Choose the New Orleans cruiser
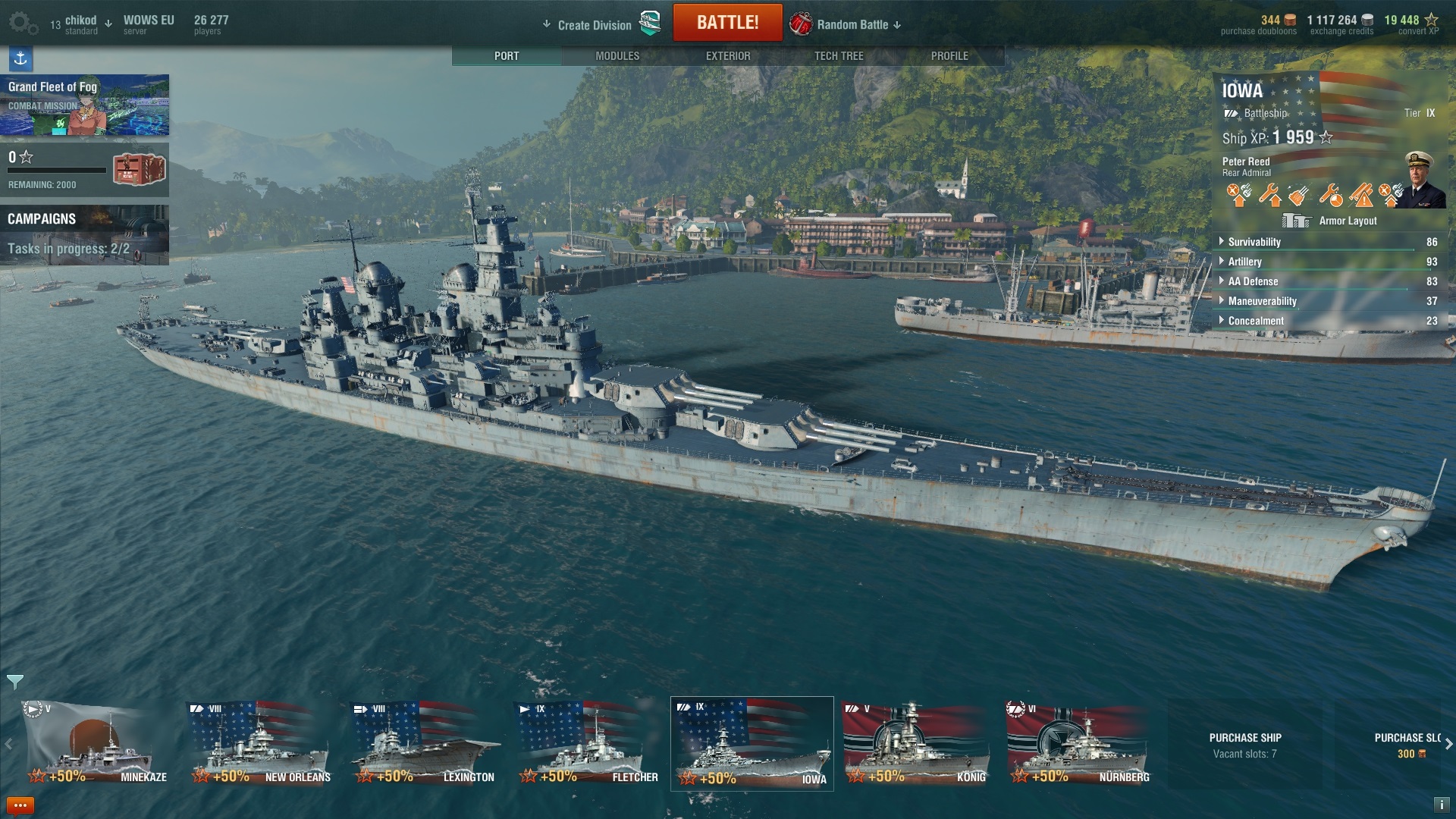The image size is (1456, 819). click(x=259, y=743)
